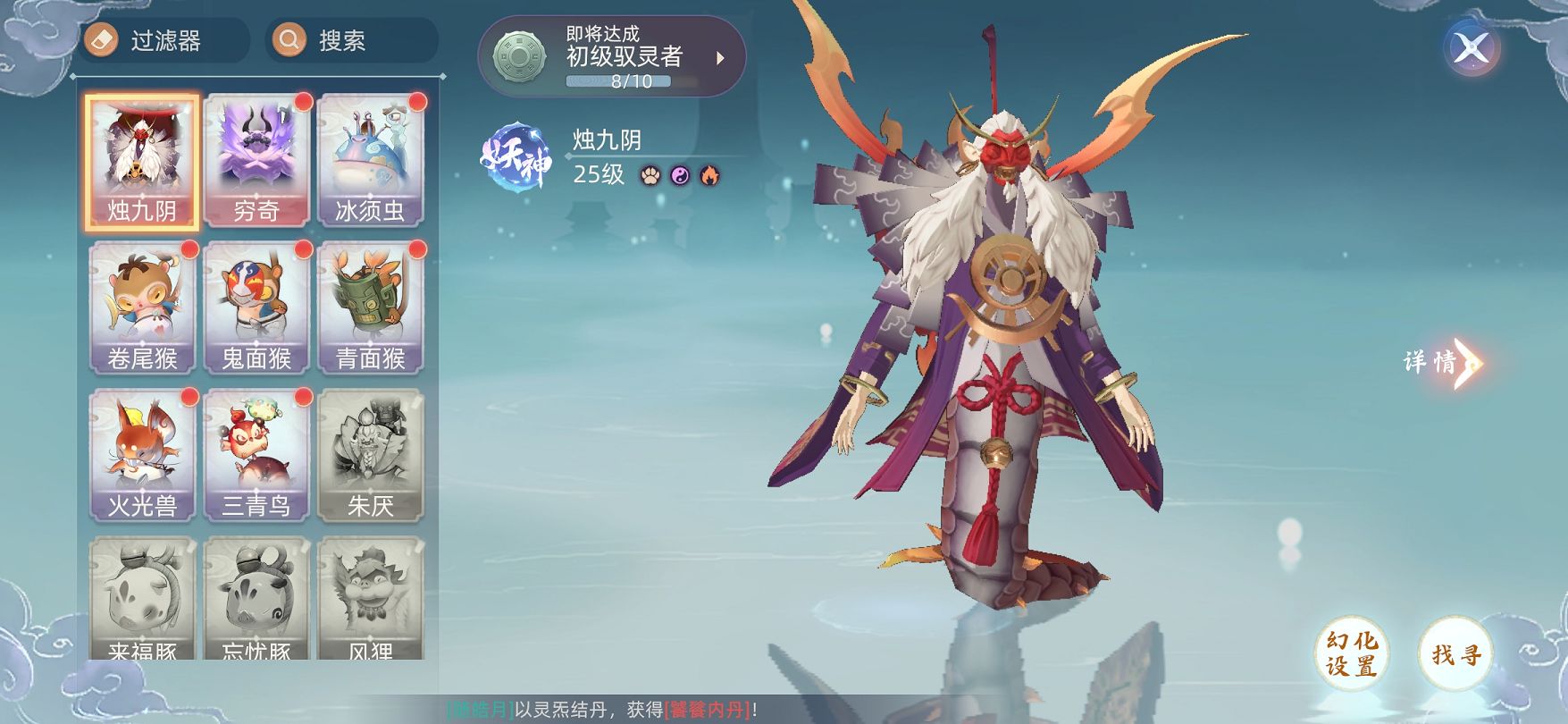Select the 穷奇 card
1568x724 pixels.
click(x=256, y=162)
